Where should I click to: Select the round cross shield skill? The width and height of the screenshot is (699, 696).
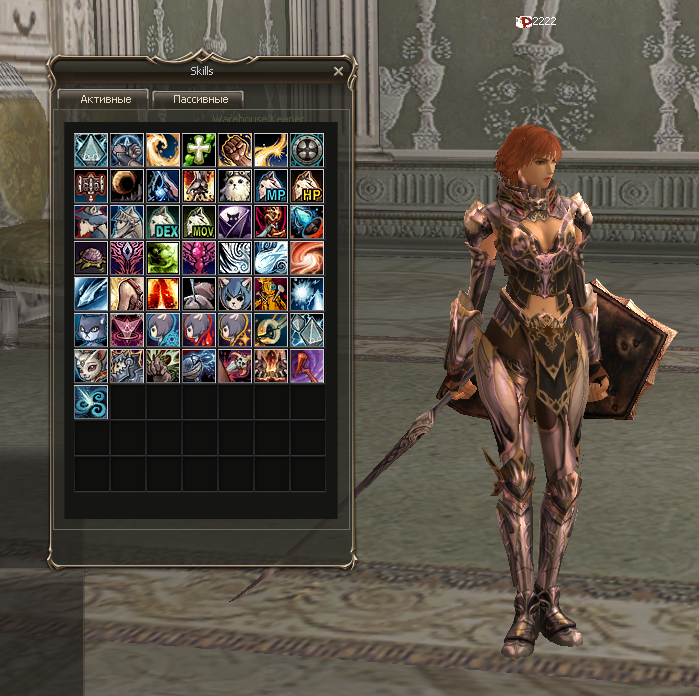coord(307,149)
